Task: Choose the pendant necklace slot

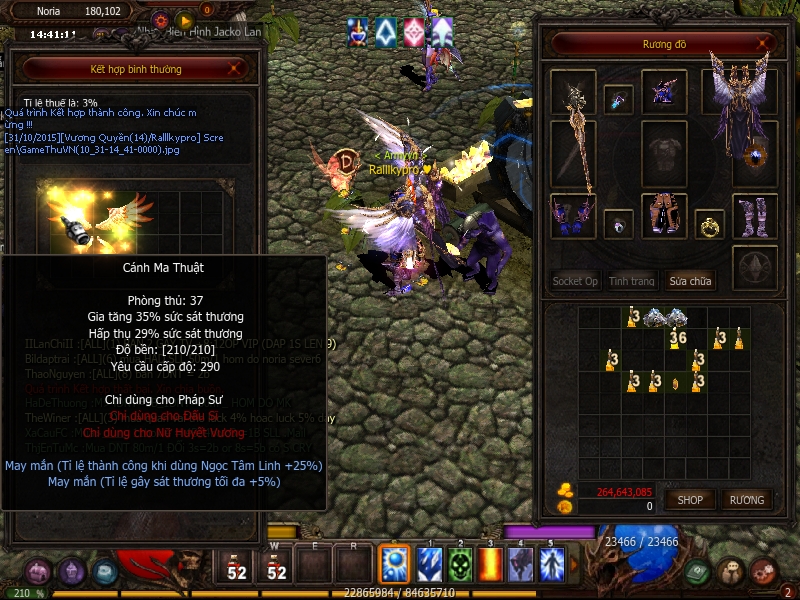Action: [618, 98]
